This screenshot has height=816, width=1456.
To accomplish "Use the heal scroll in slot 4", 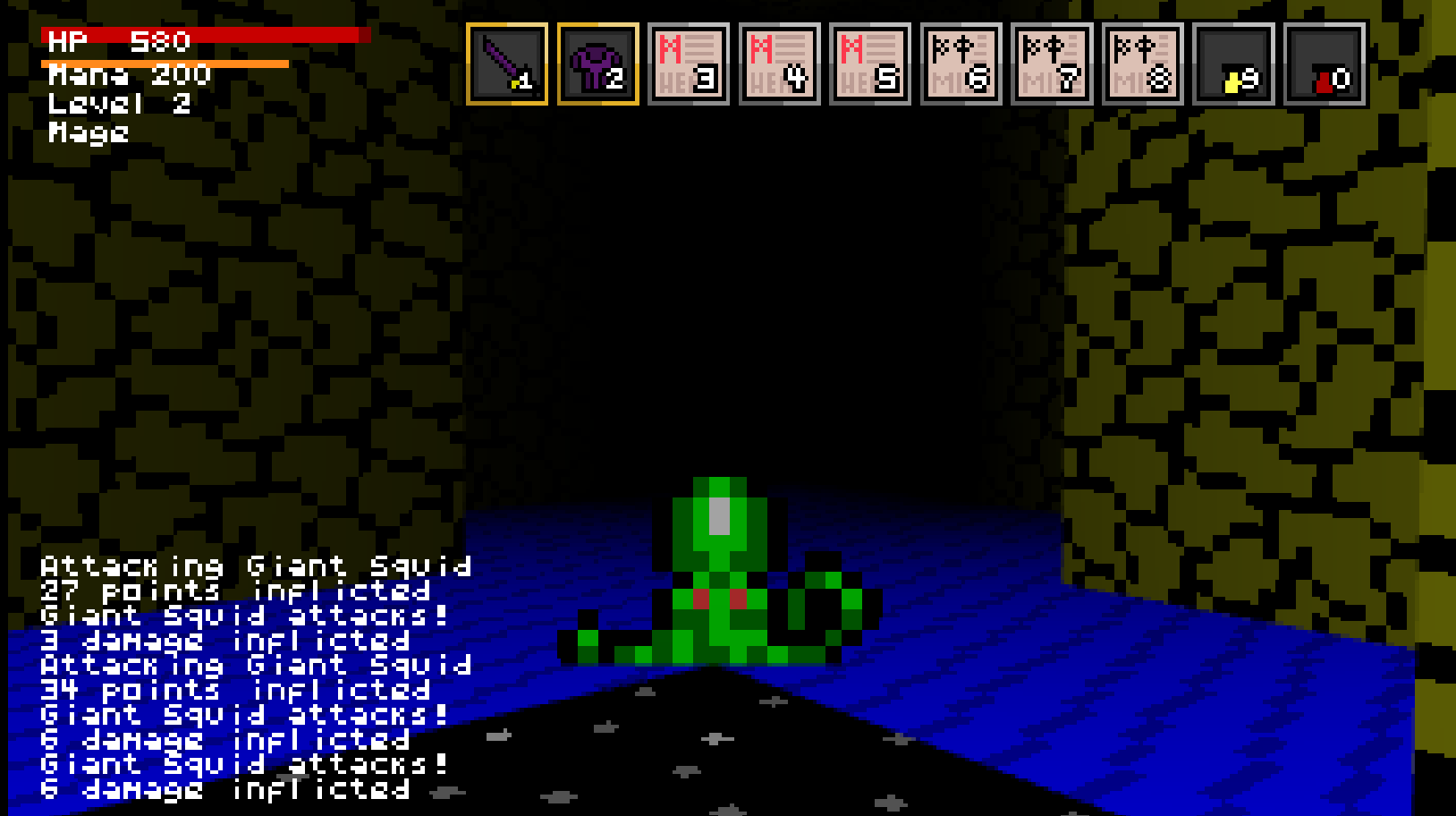I will pyautogui.click(x=780, y=64).
